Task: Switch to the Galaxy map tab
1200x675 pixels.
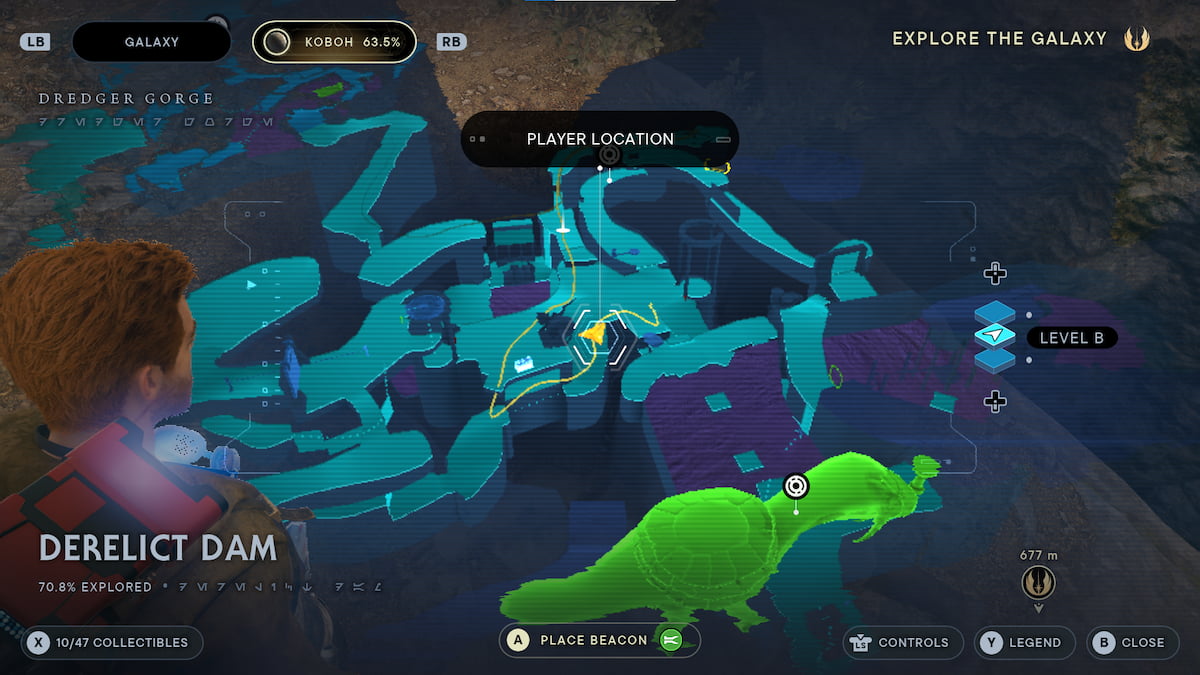Action: (x=151, y=42)
